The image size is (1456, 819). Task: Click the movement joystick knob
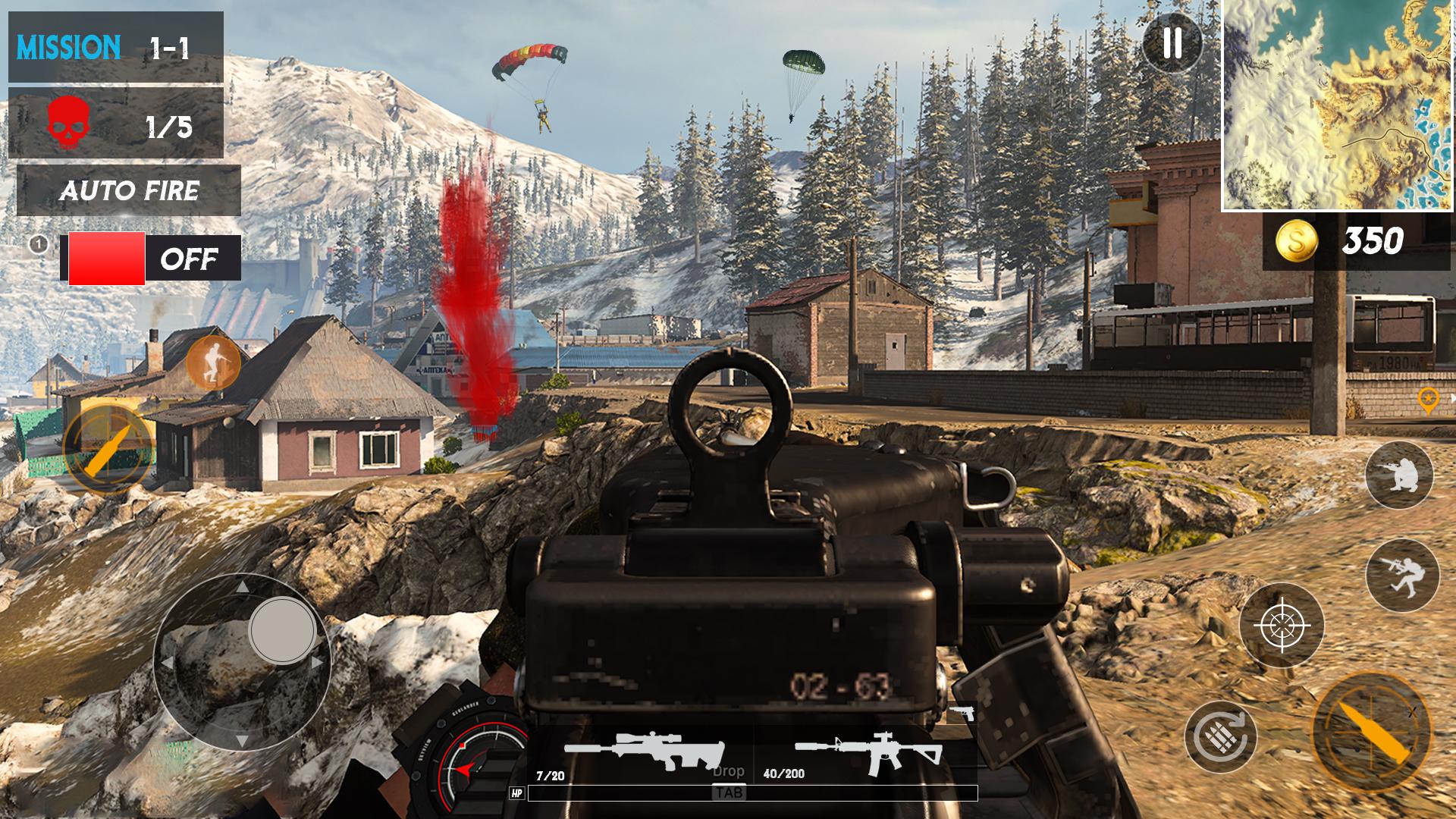(x=282, y=630)
